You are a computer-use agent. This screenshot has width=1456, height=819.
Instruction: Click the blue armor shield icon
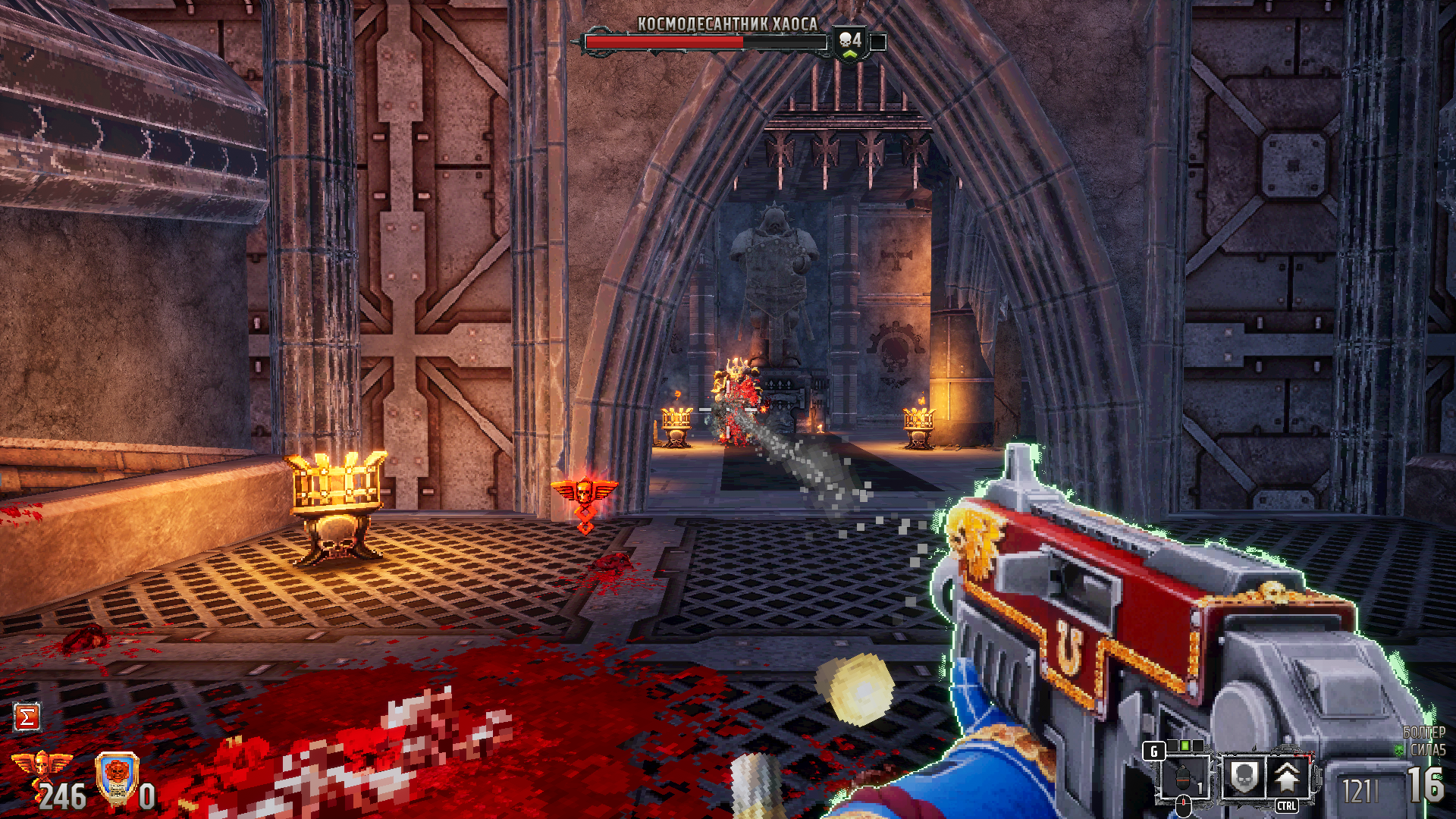(117, 778)
